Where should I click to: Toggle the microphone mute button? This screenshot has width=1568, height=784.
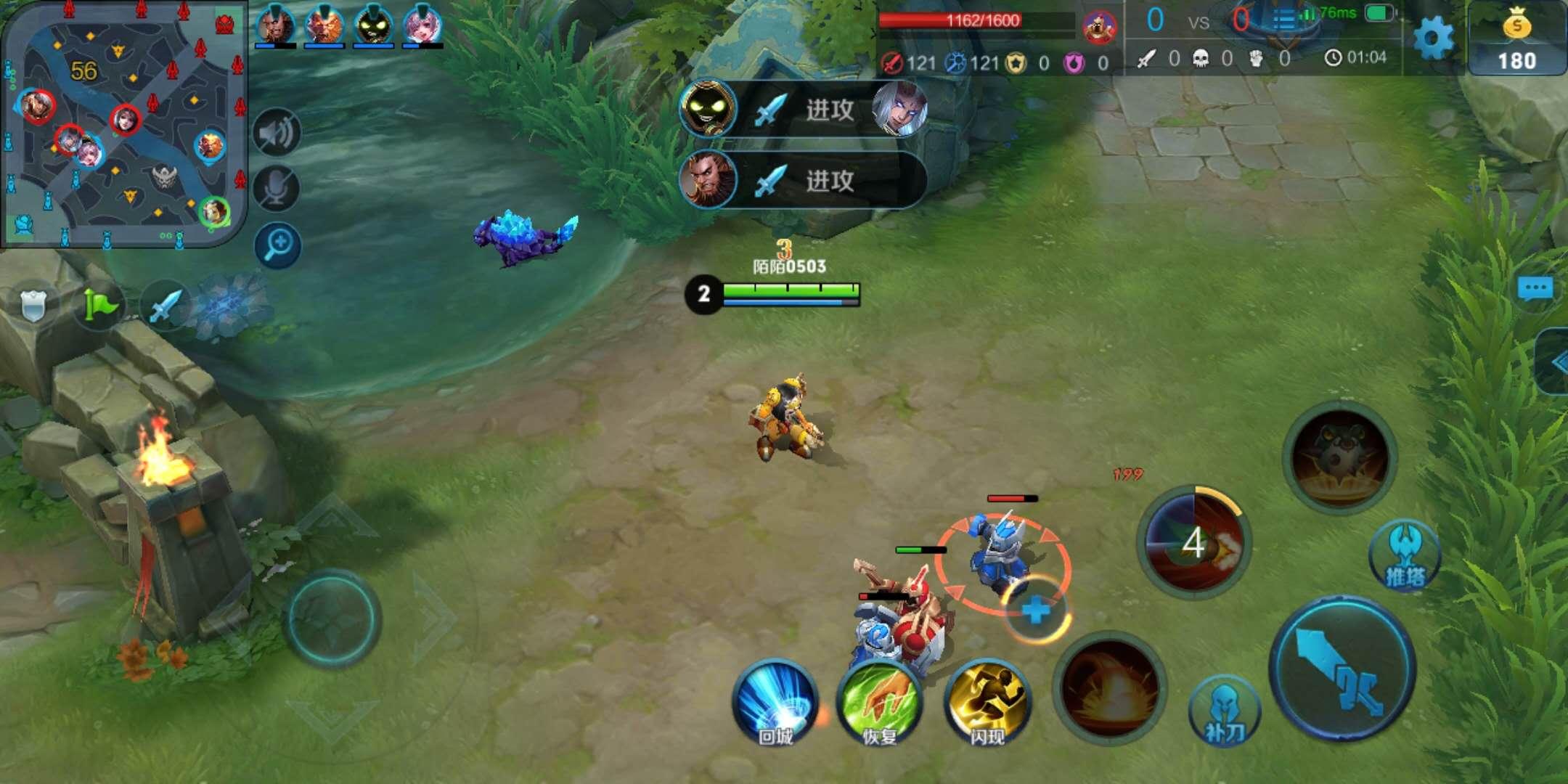[277, 189]
